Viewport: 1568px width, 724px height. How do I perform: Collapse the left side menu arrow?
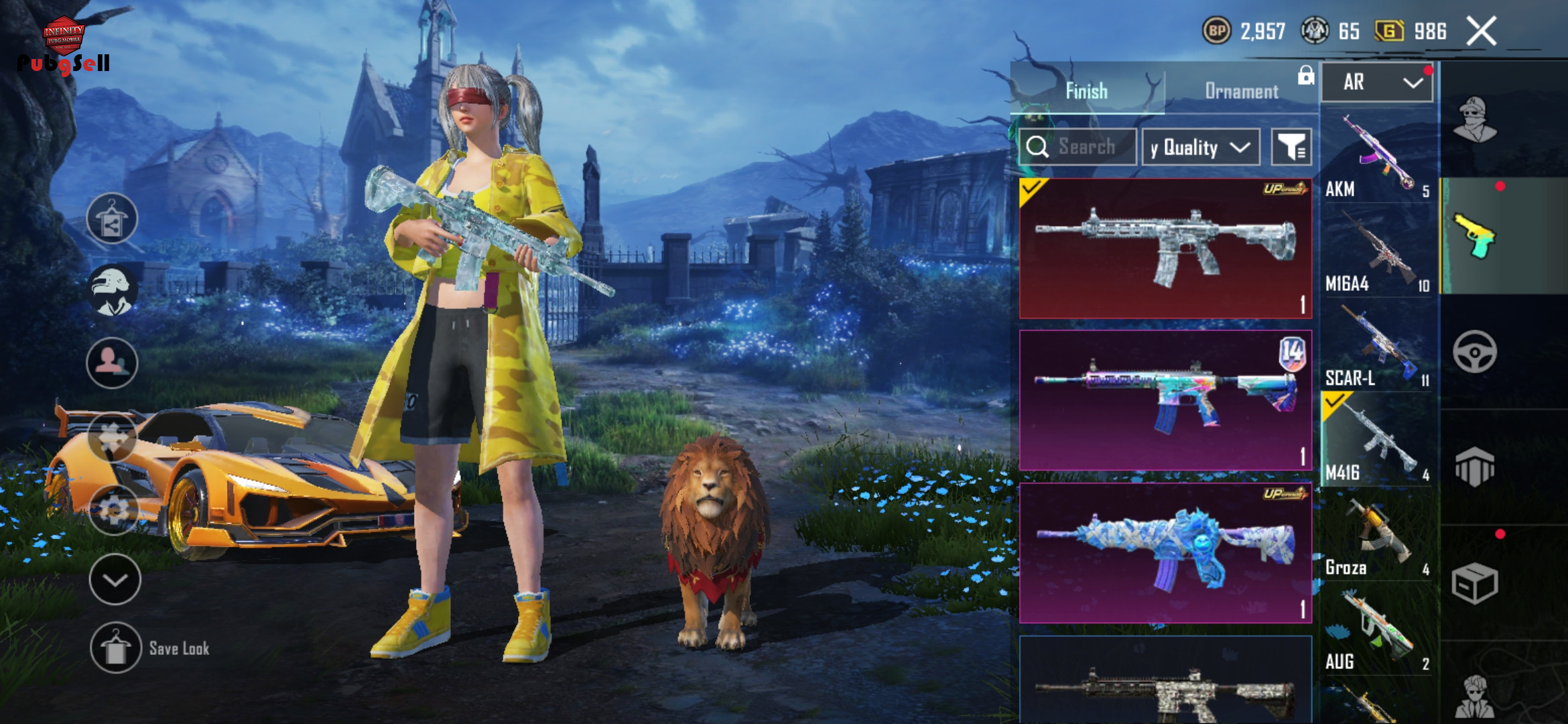tap(115, 580)
